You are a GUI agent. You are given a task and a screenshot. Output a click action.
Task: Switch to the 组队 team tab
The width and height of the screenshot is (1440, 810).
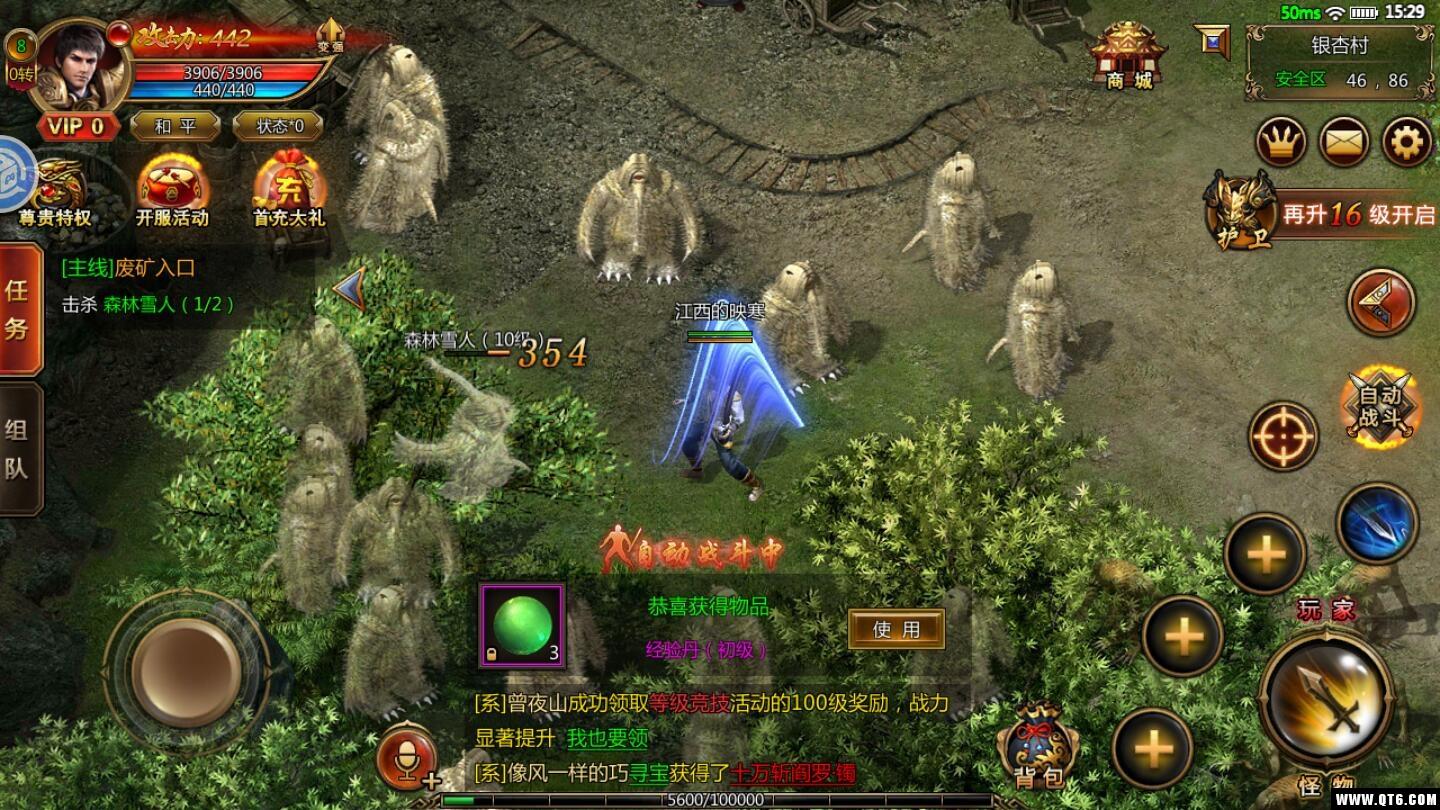[x=19, y=448]
